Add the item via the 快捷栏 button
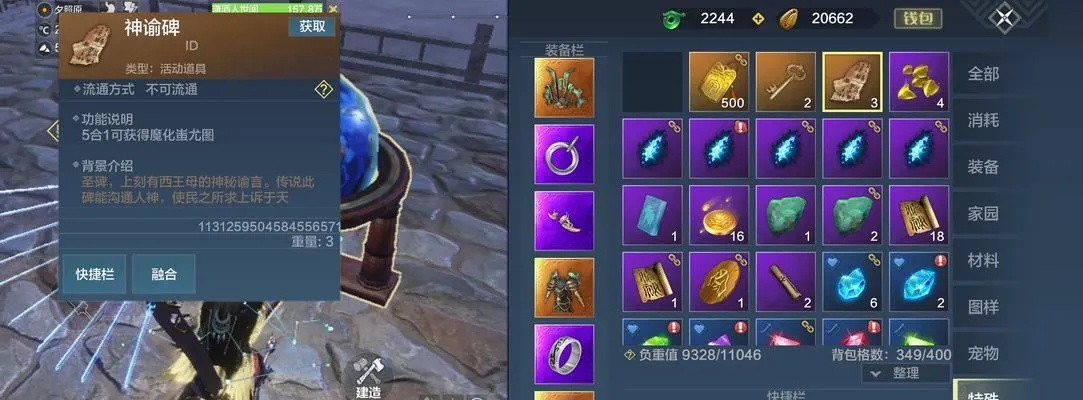Viewport: 1083px width, 400px height. point(94,274)
